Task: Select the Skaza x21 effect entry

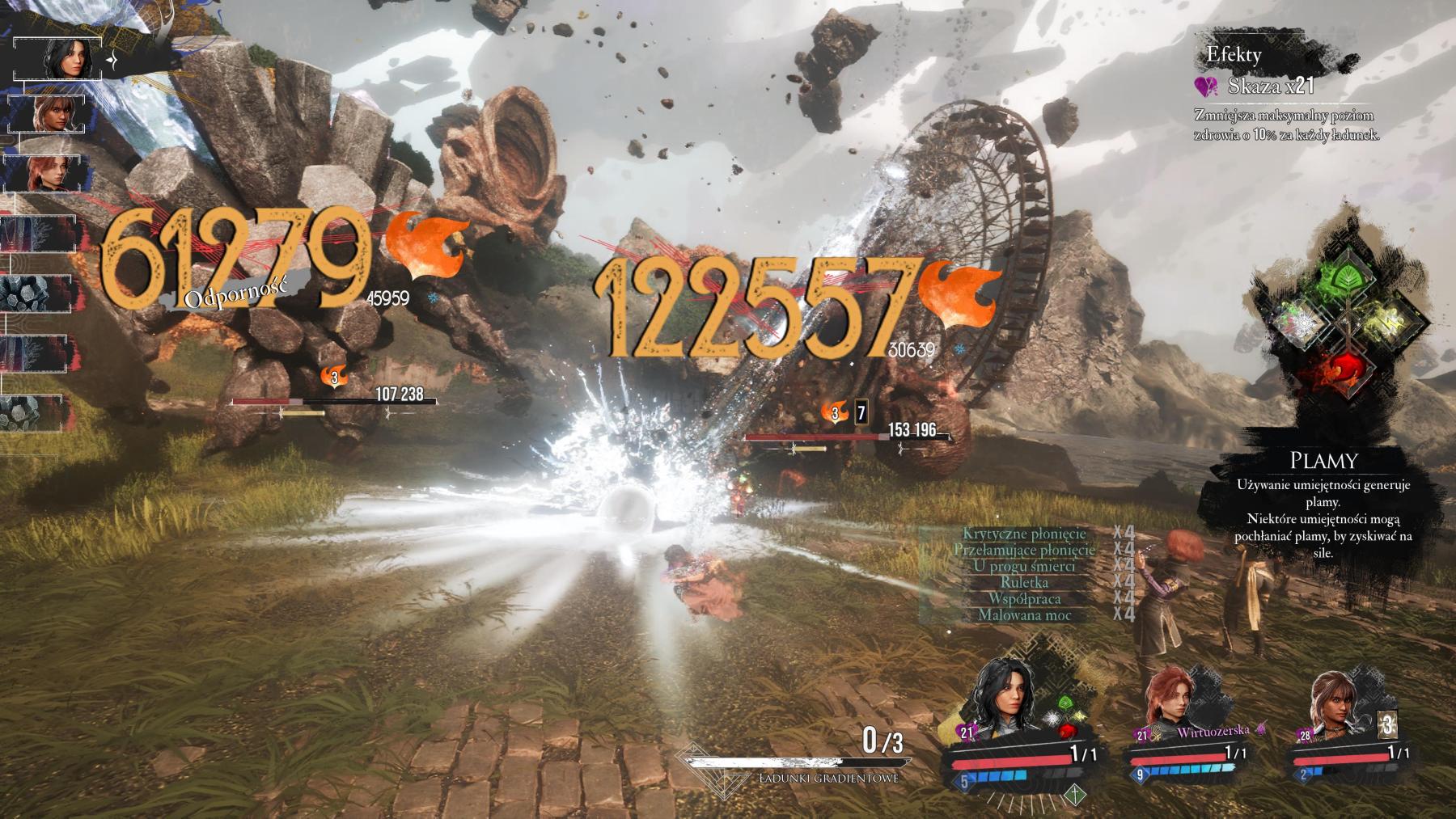Action: click(x=1258, y=86)
